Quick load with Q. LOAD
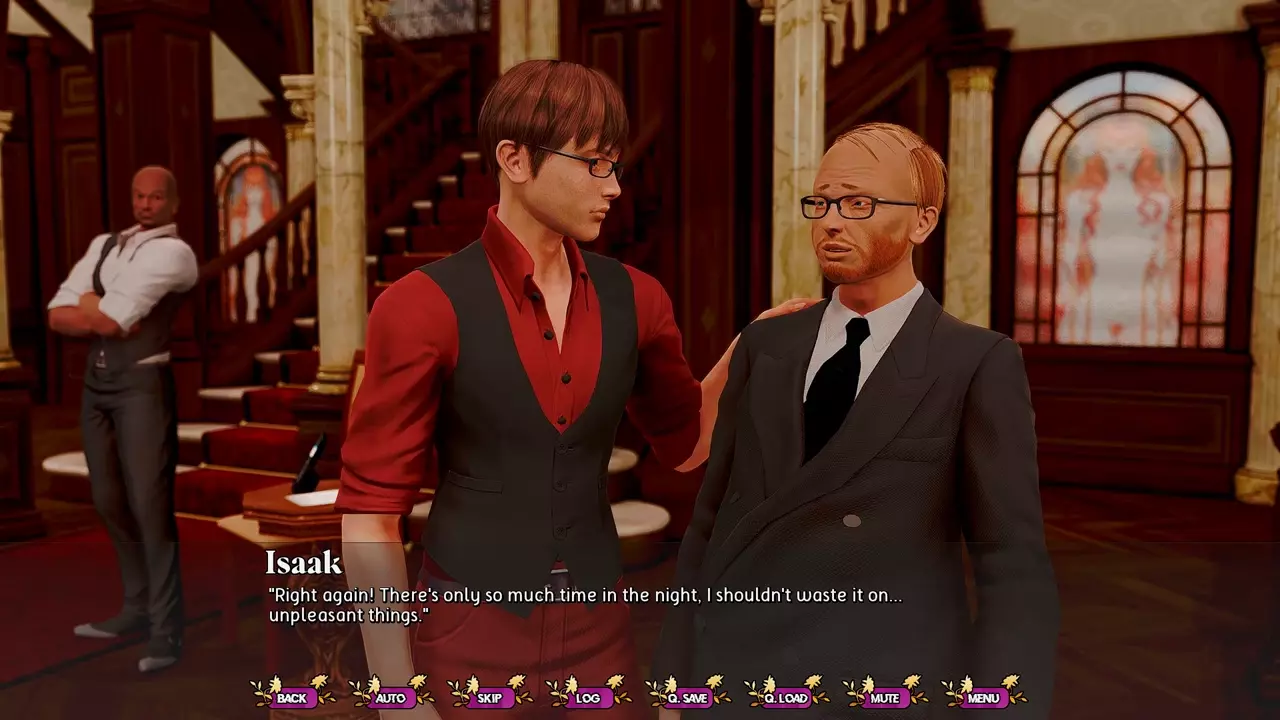 coord(786,697)
